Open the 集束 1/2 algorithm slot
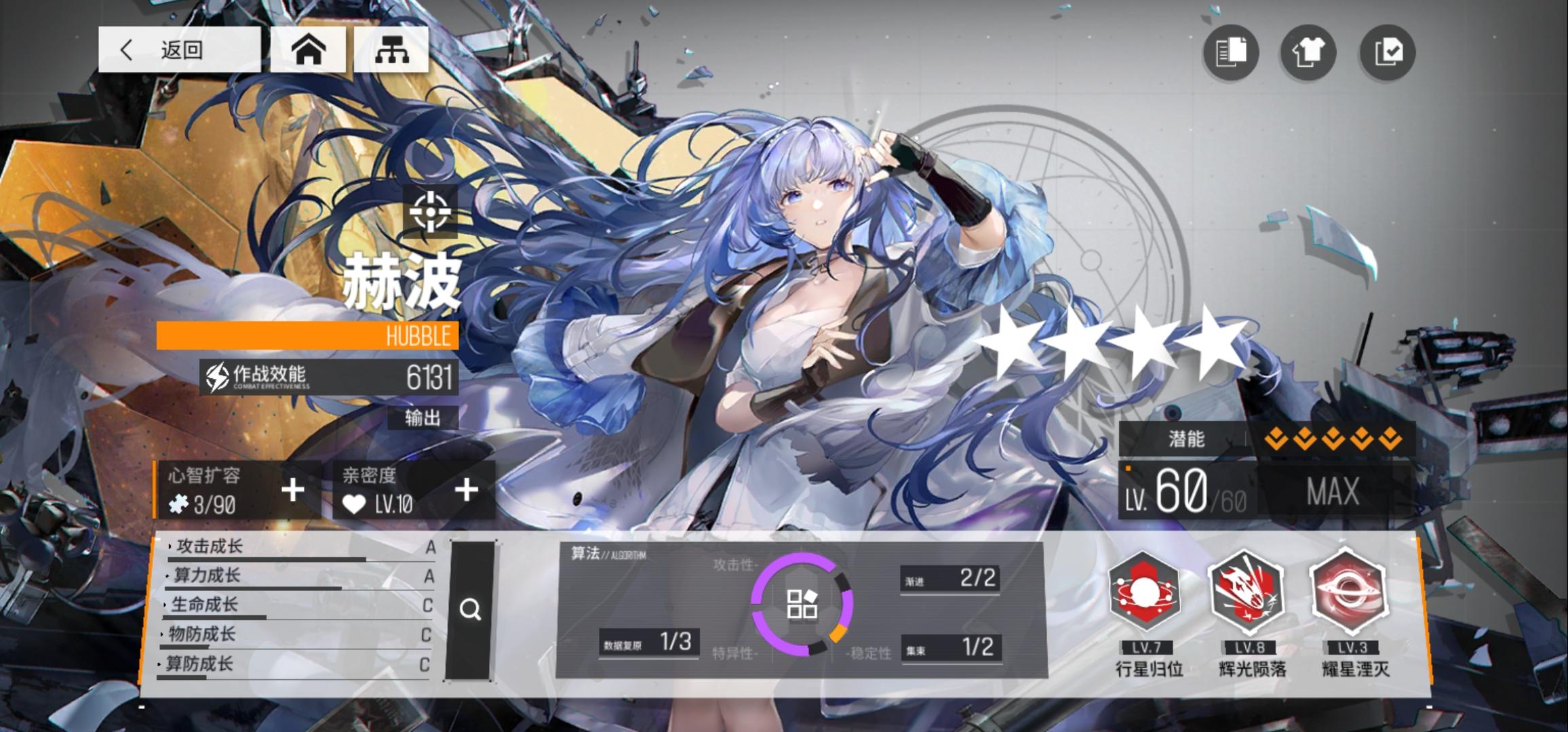Viewport: 1568px width, 732px height. [x=952, y=647]
